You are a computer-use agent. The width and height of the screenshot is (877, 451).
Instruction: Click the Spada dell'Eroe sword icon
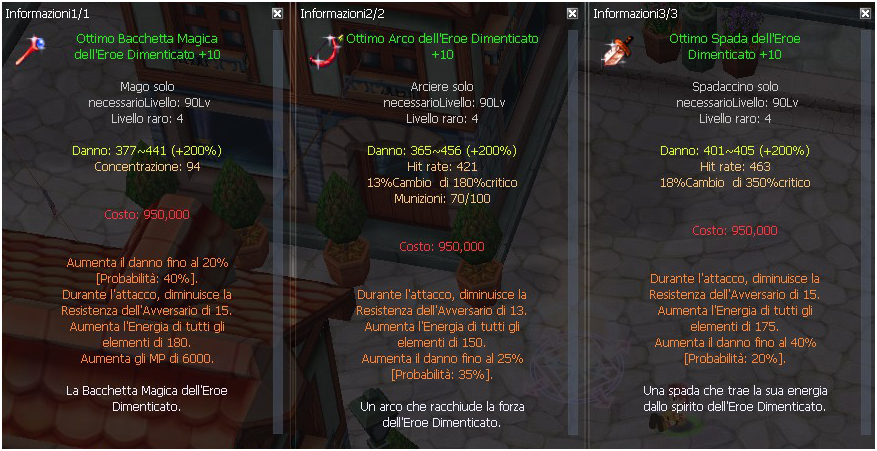613,49
